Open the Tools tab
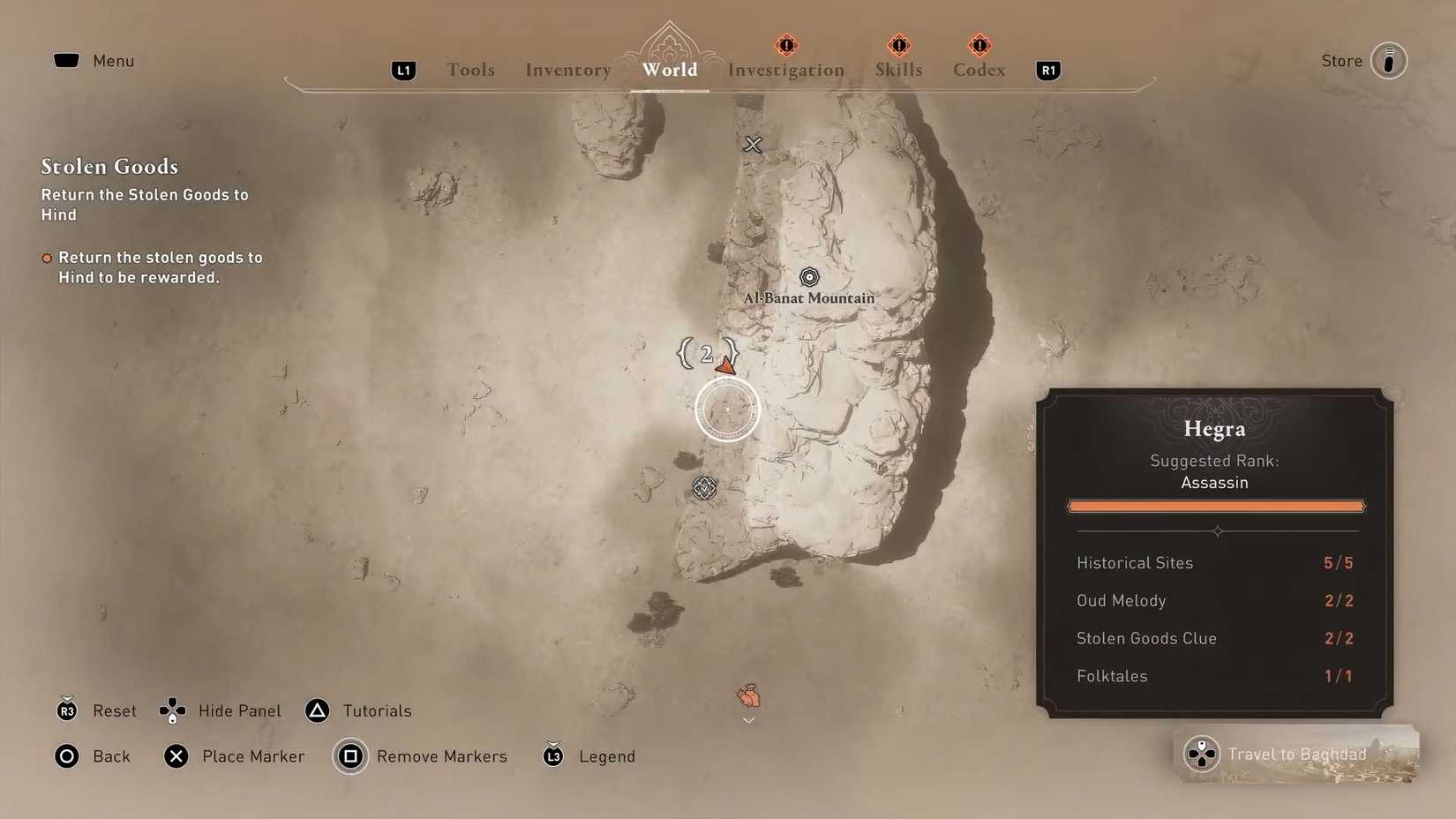Screen dimensions: 1456x819 [x=470, y=70]
